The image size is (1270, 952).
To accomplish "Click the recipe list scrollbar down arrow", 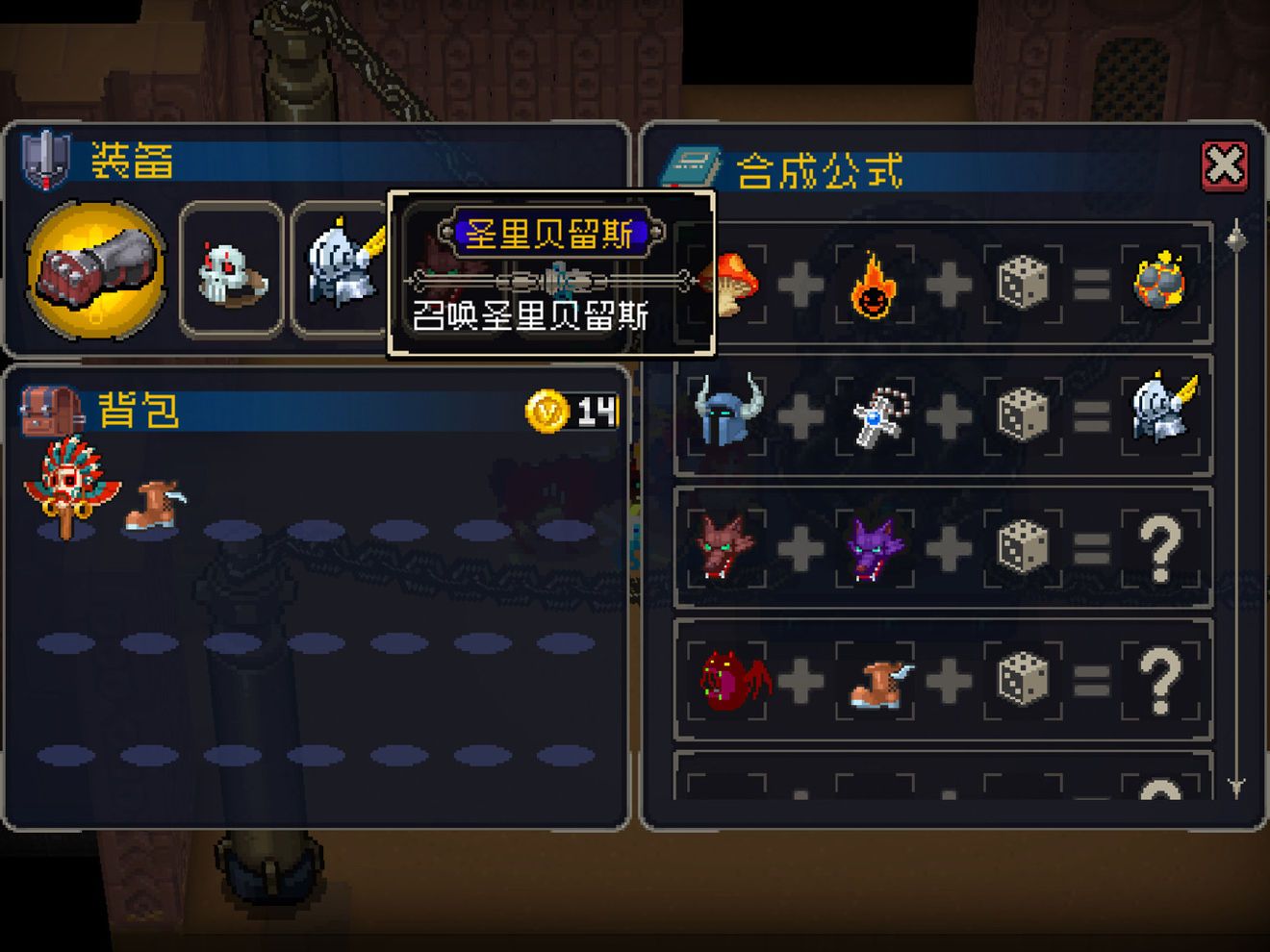I will pos(1237,787).
